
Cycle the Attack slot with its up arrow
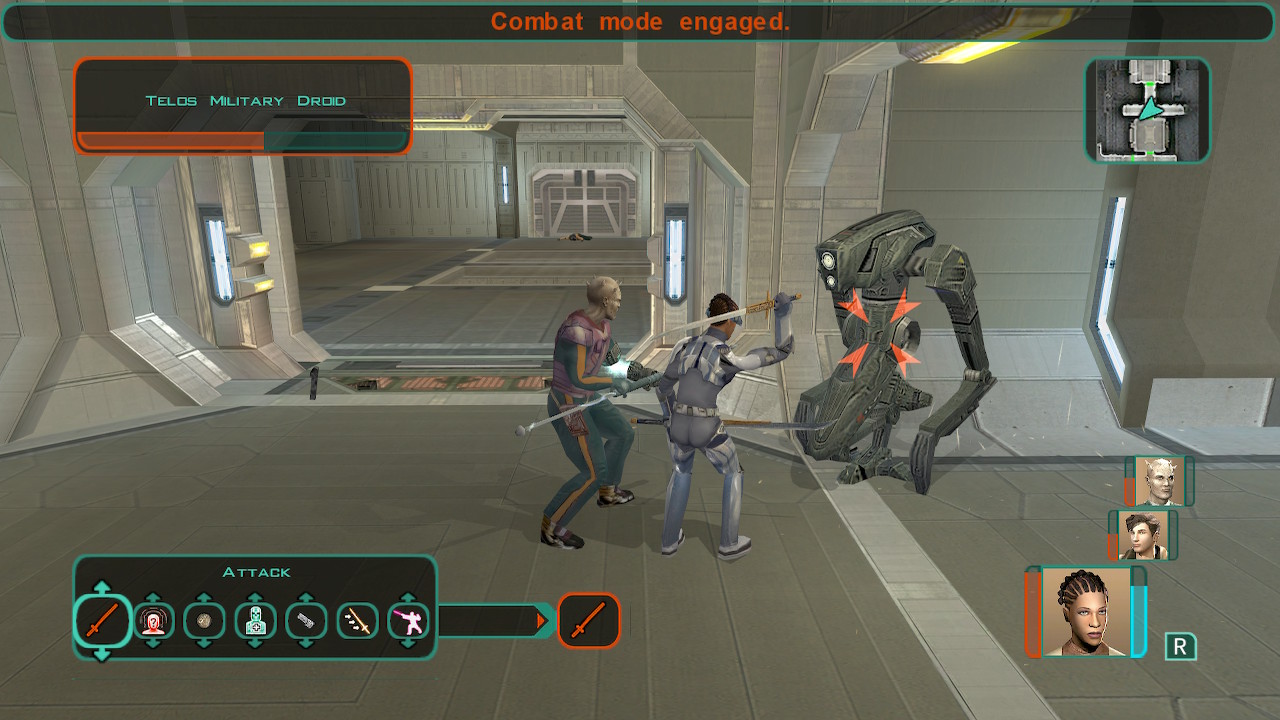pos(102,587)
